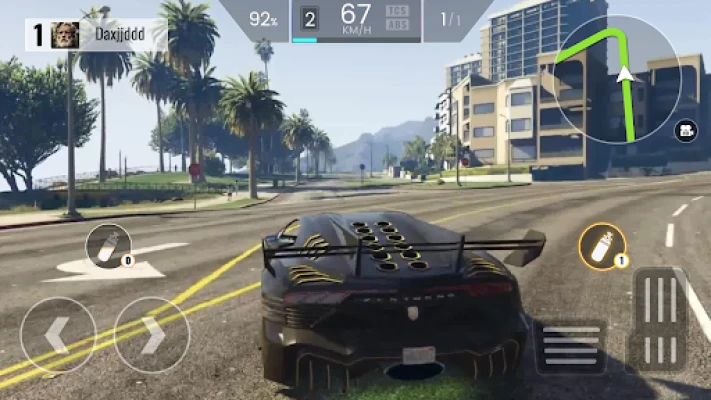Tap the brake pedal
The image size is (711, 400).
click(571, 346)
